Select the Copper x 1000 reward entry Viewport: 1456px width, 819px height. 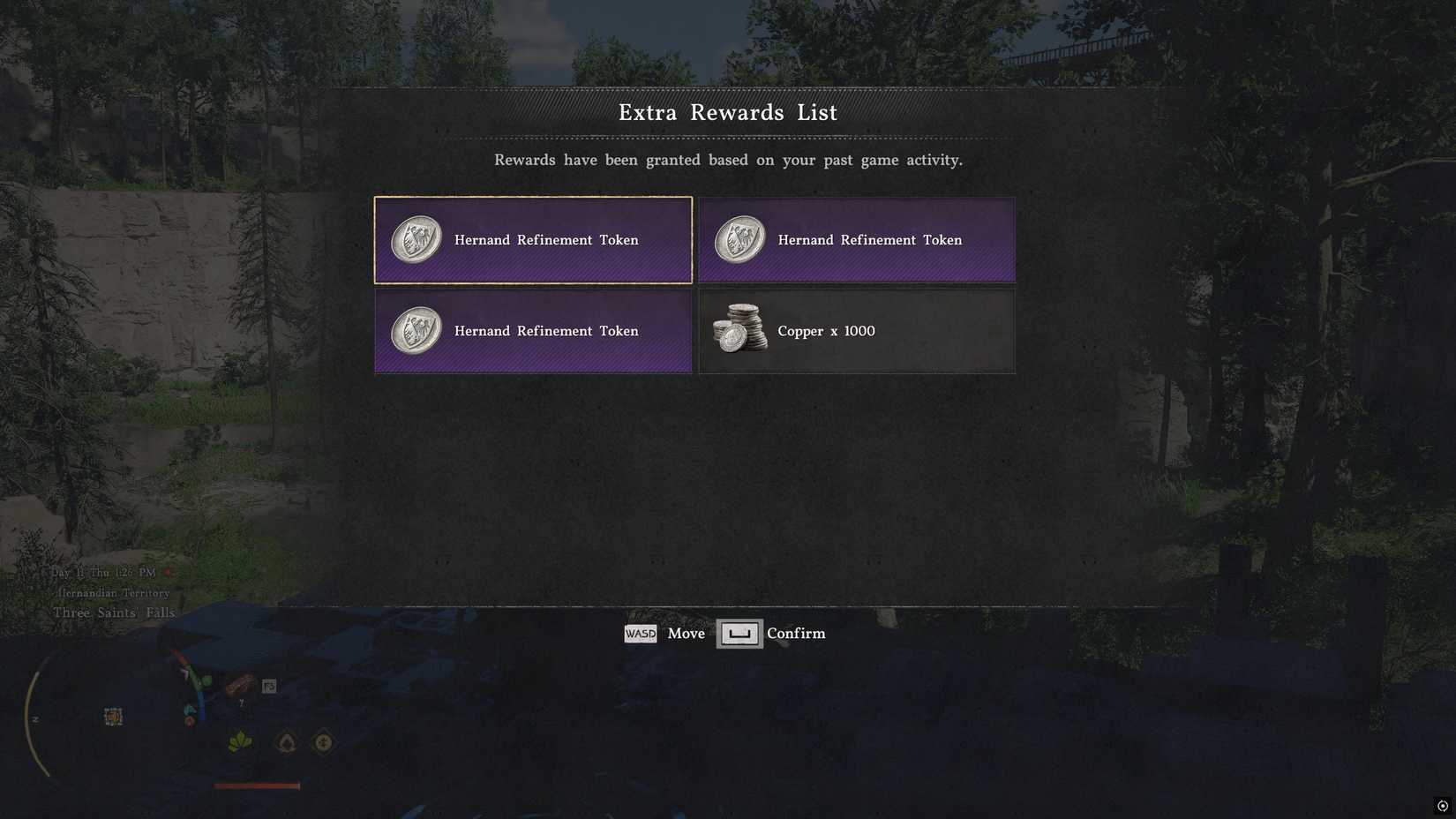856,331
